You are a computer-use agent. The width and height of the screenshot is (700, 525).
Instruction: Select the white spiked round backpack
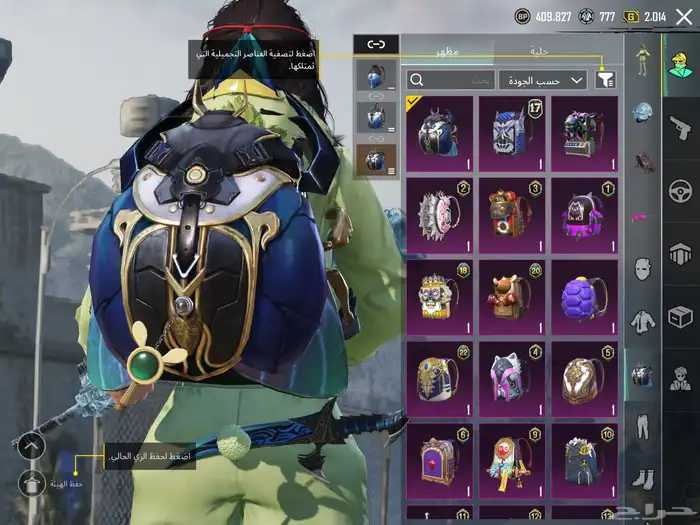tap(440, 215)
